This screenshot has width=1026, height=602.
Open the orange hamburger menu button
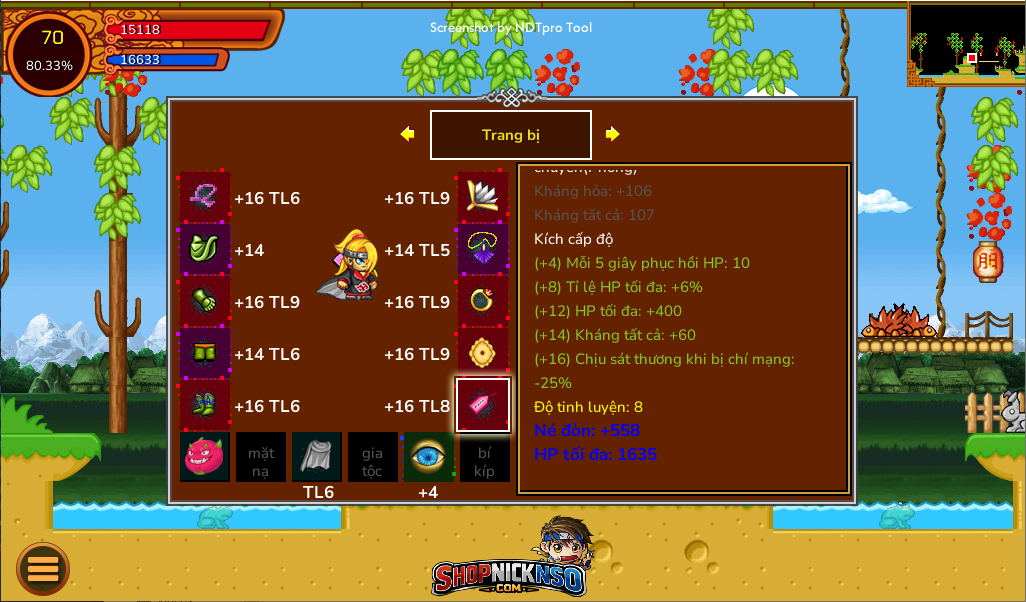[43, 569]
